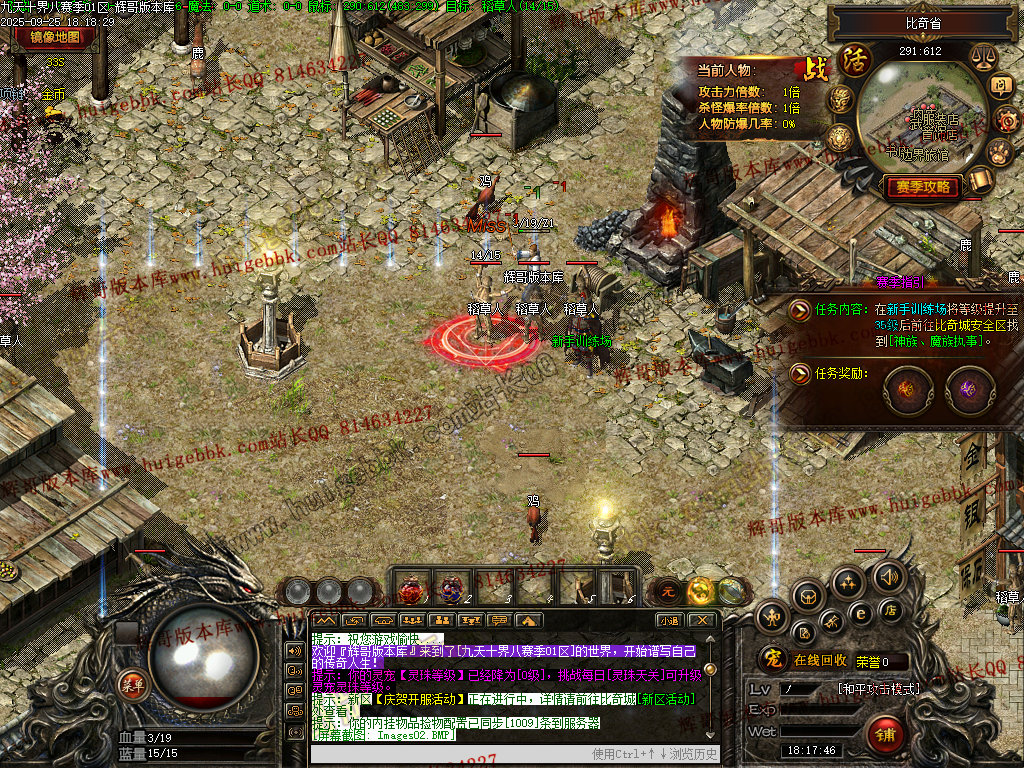
Task: Click the golden scales icon
Action: pyautogui.click(x=982, y=59)
